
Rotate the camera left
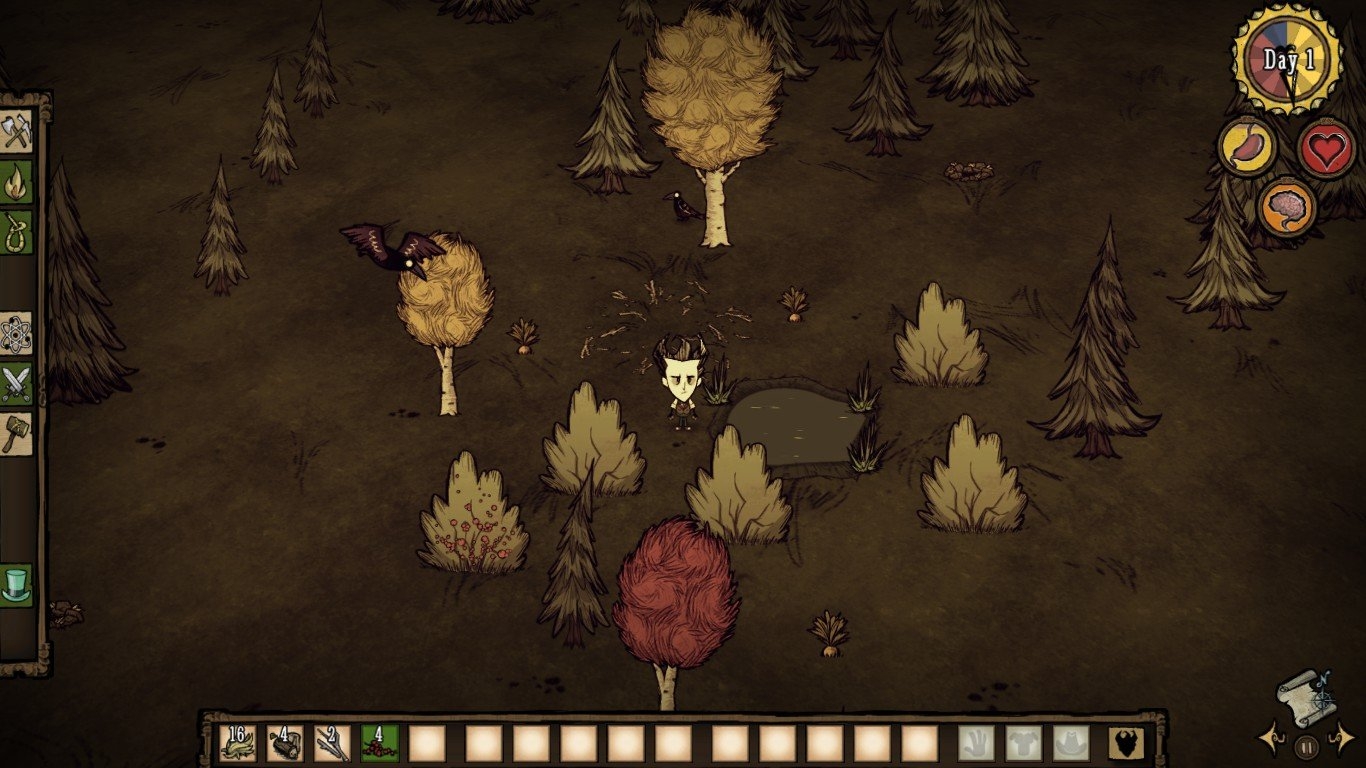pos(1272,741)
